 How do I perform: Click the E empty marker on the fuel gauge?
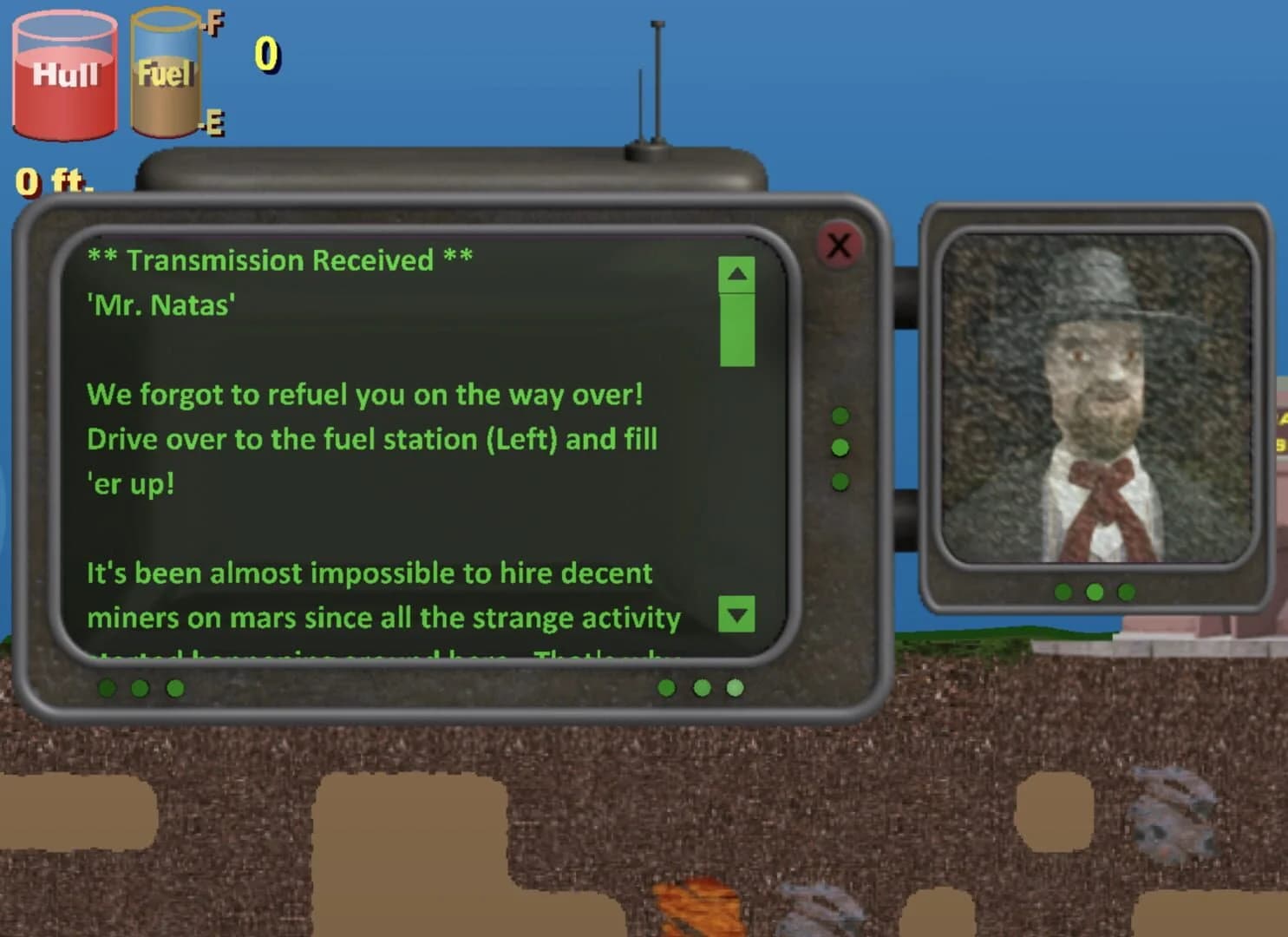pyautogui.click(x=212, y=124)
